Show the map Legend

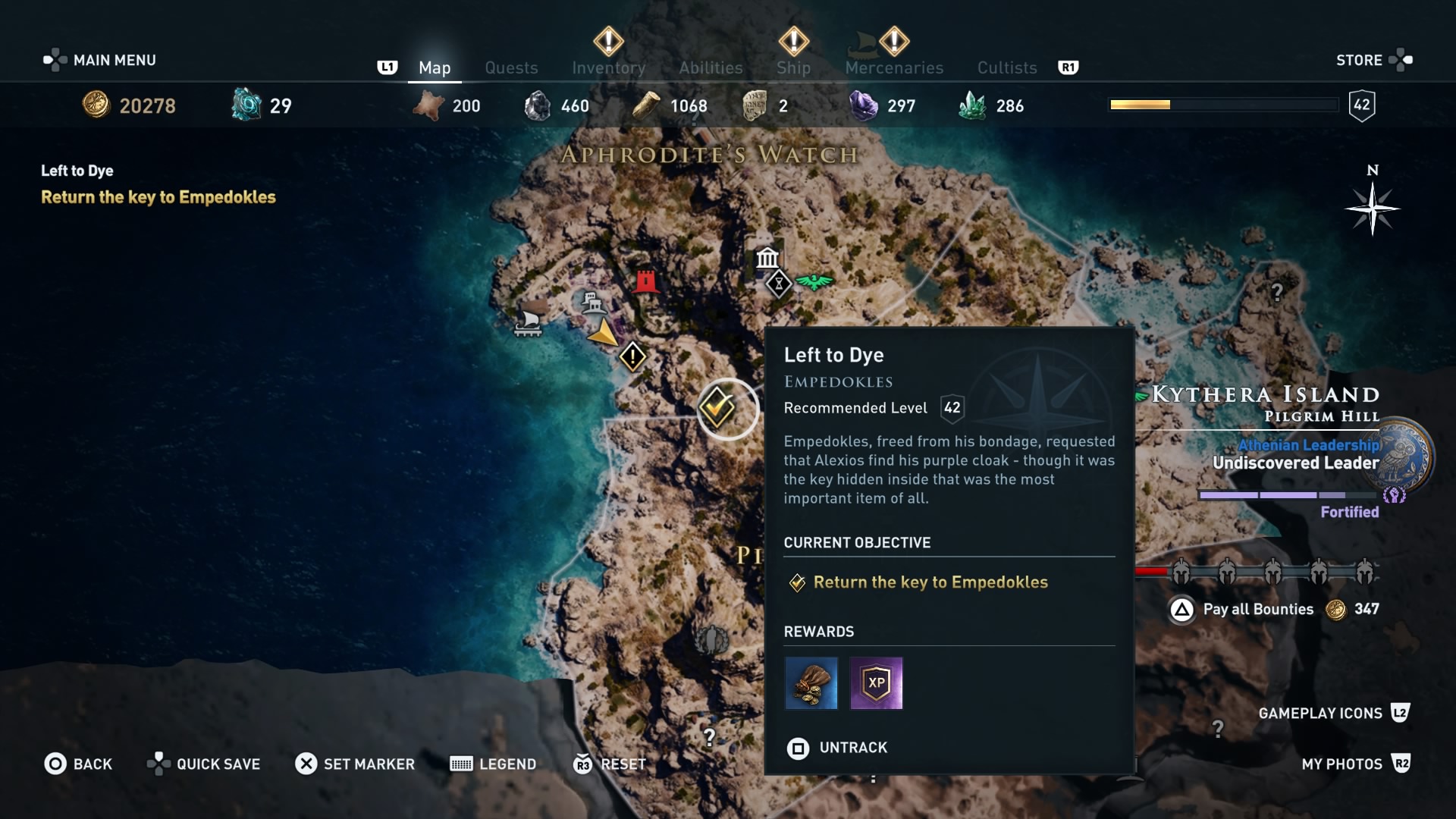click(492, 764)
